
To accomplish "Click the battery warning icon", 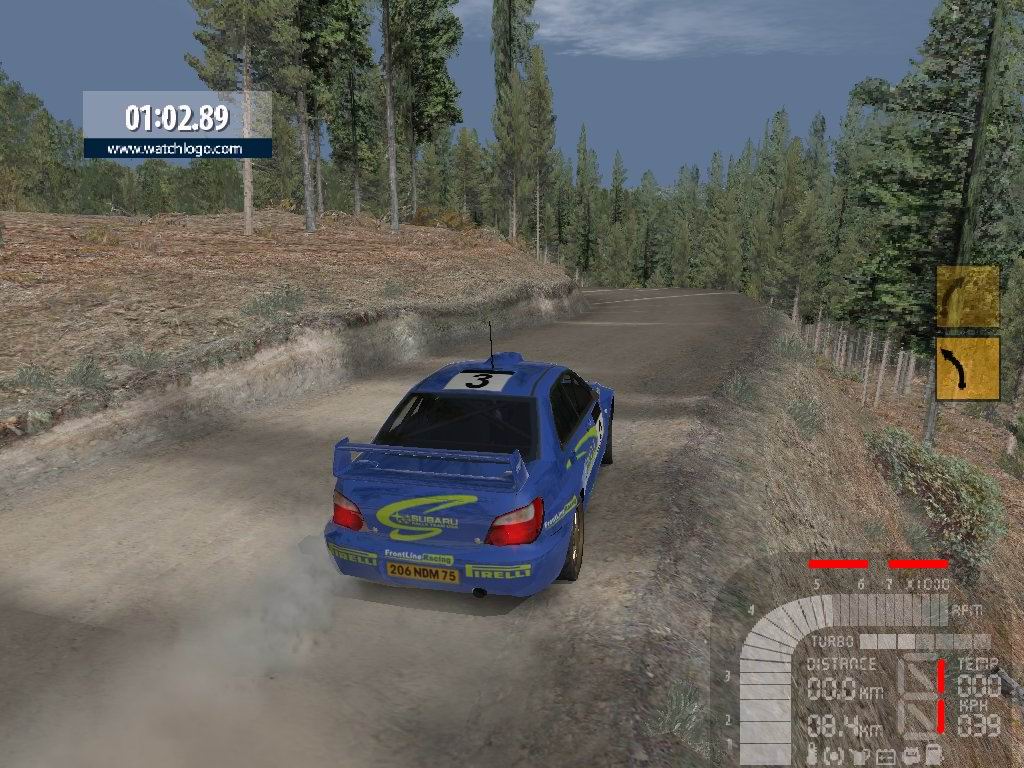I will tap(886, 756).
